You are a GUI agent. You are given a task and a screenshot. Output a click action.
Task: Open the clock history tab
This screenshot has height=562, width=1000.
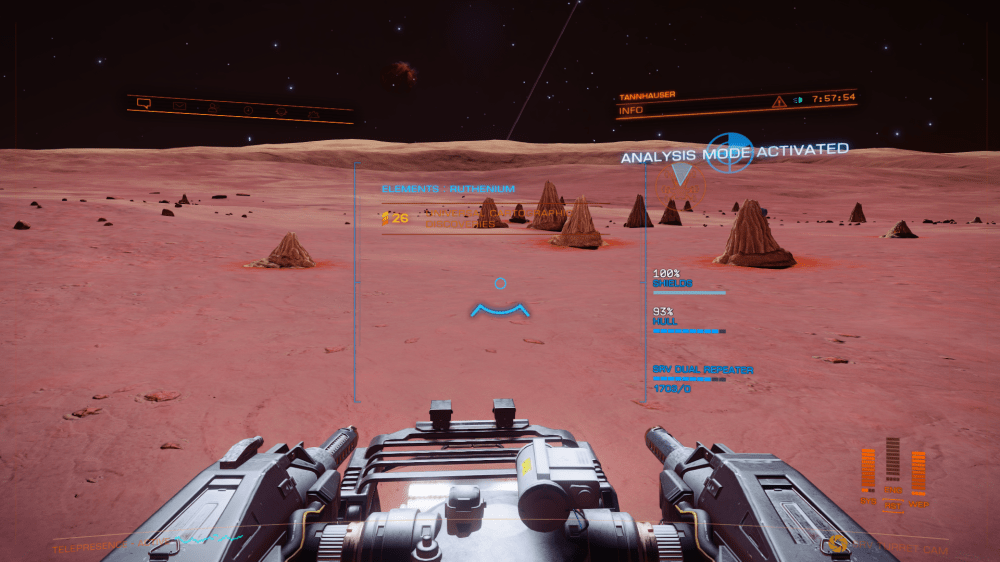point(247,109)
